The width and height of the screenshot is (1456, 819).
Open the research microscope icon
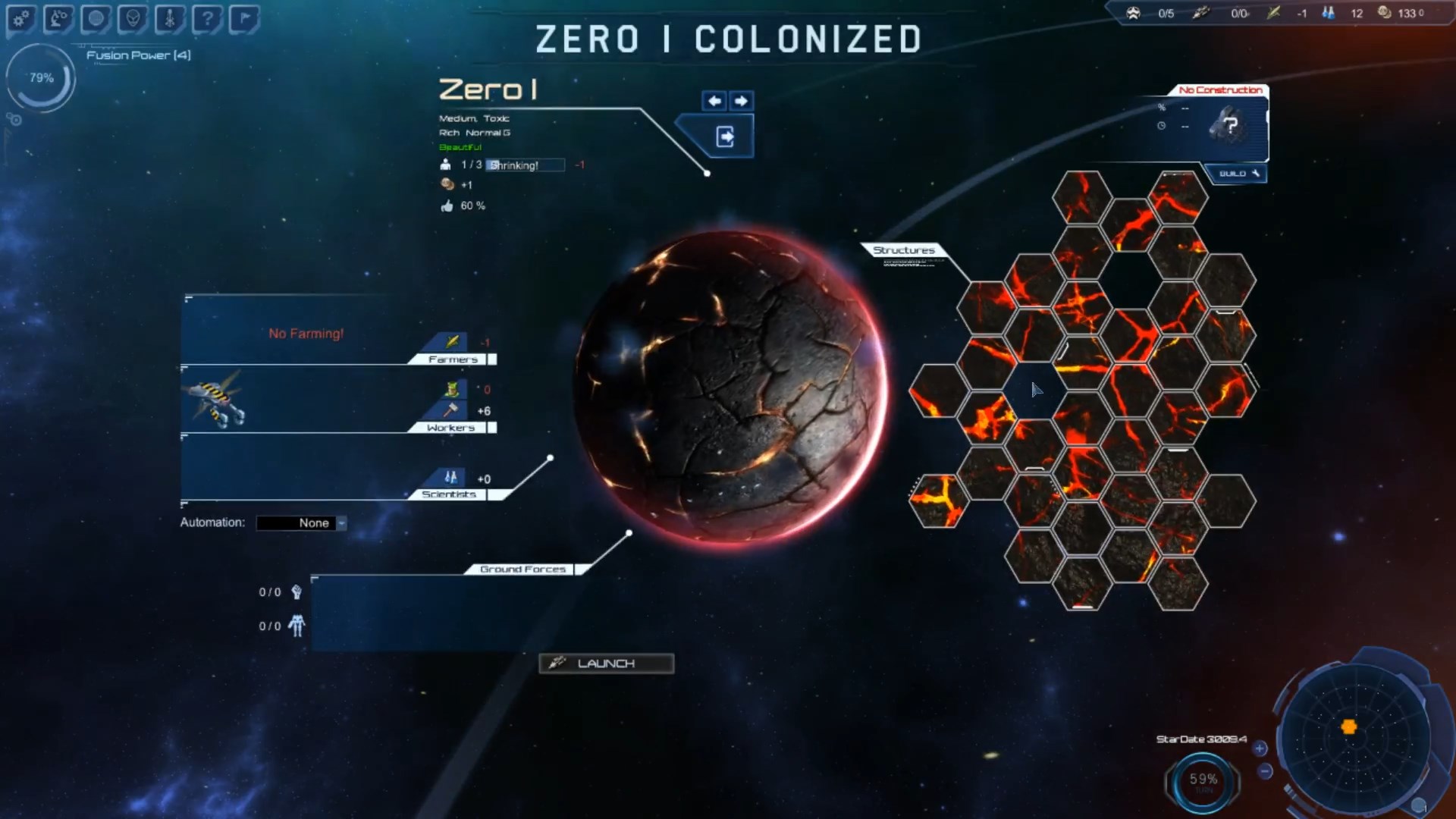(58, 19)
